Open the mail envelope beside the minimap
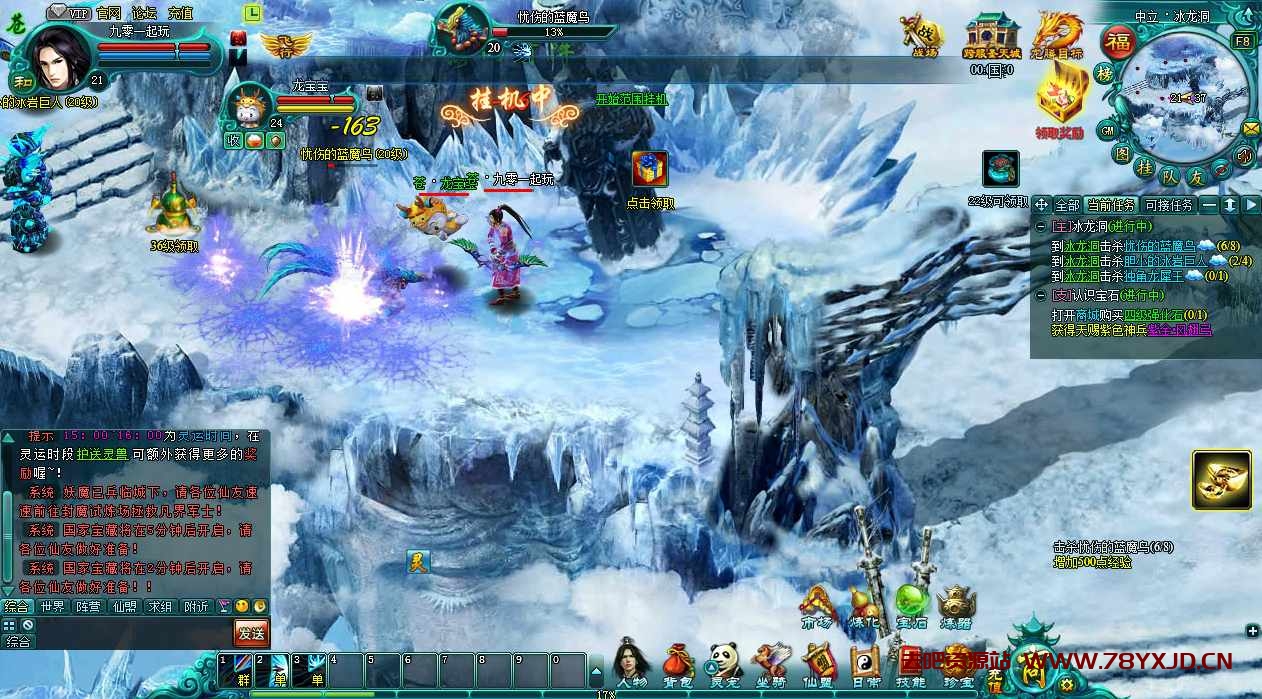The width and height of the screenshot is (1262, 699). click(1251, 127)
